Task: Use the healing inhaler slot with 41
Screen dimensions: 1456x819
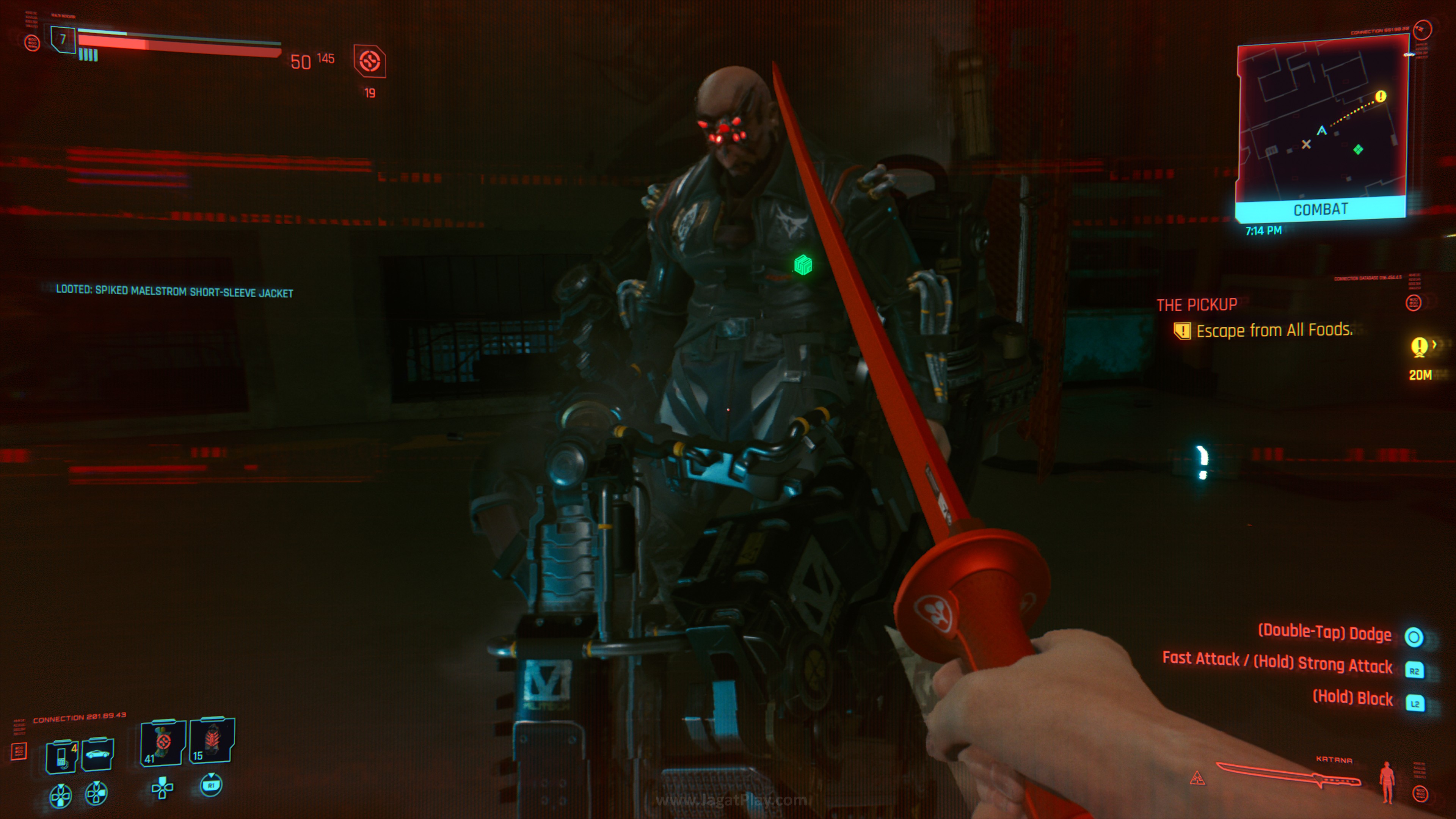Action: tap(163, 742)
